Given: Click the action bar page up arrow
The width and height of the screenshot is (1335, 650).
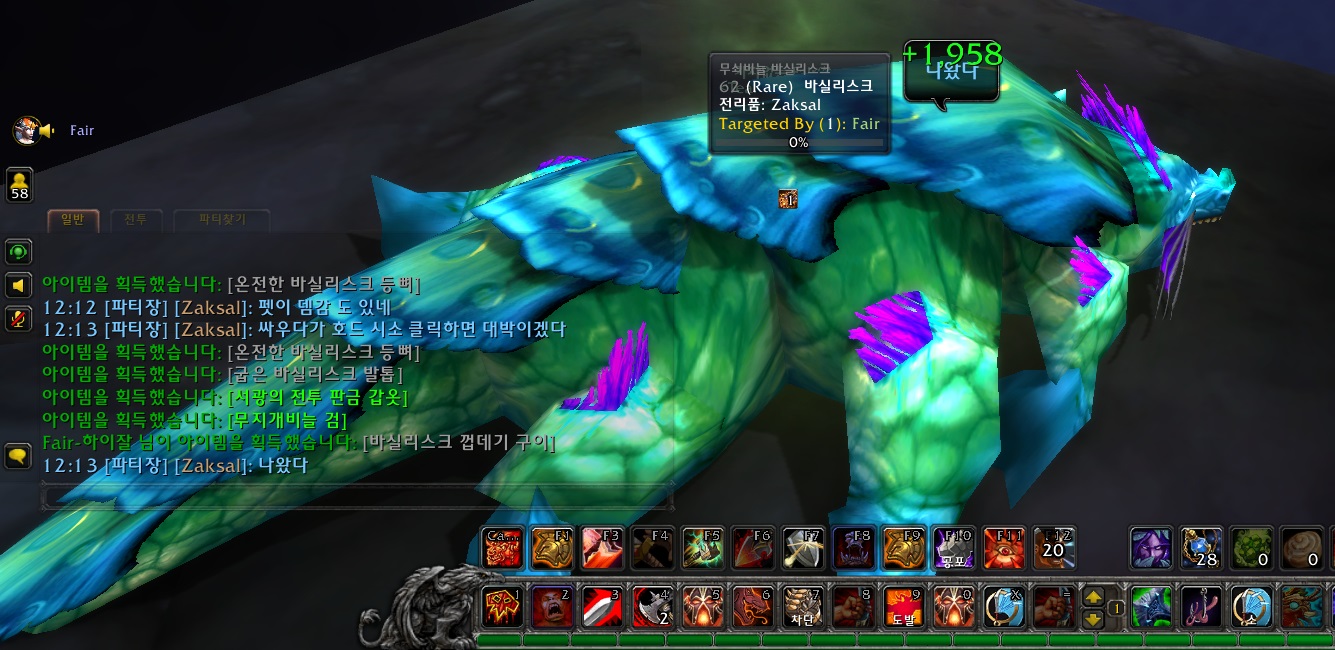Looking at the screenshot, I should [x=1094, y=597].
